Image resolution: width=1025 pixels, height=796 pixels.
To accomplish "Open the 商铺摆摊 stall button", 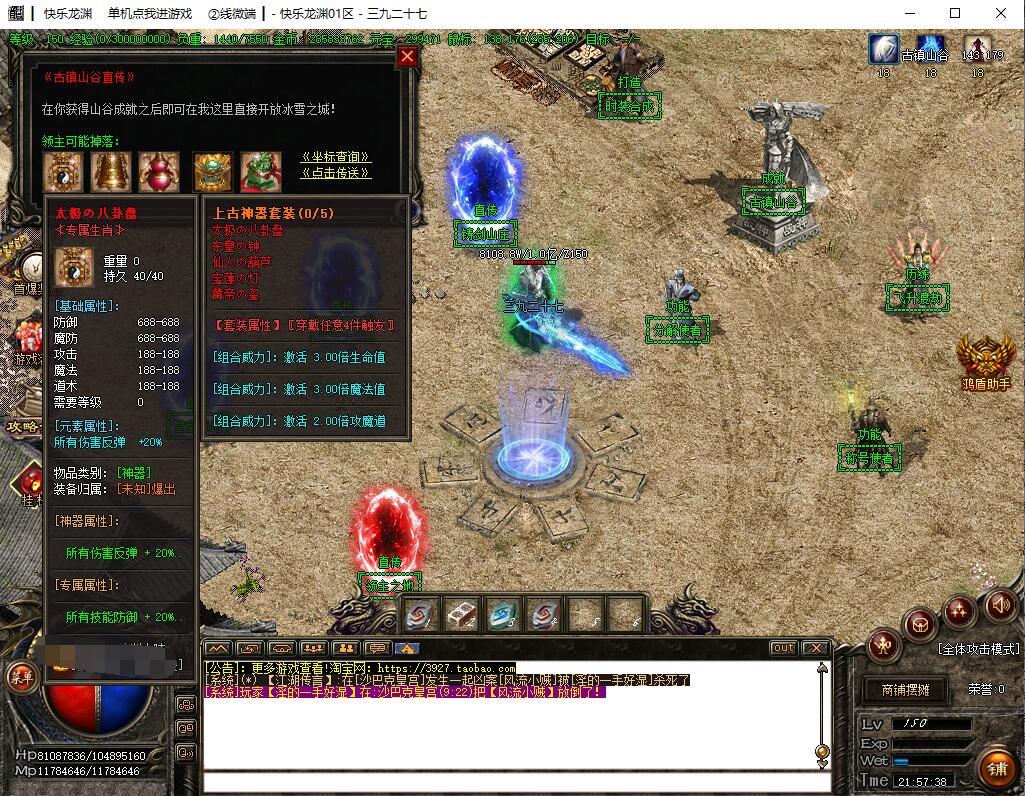I will point(905,690).
